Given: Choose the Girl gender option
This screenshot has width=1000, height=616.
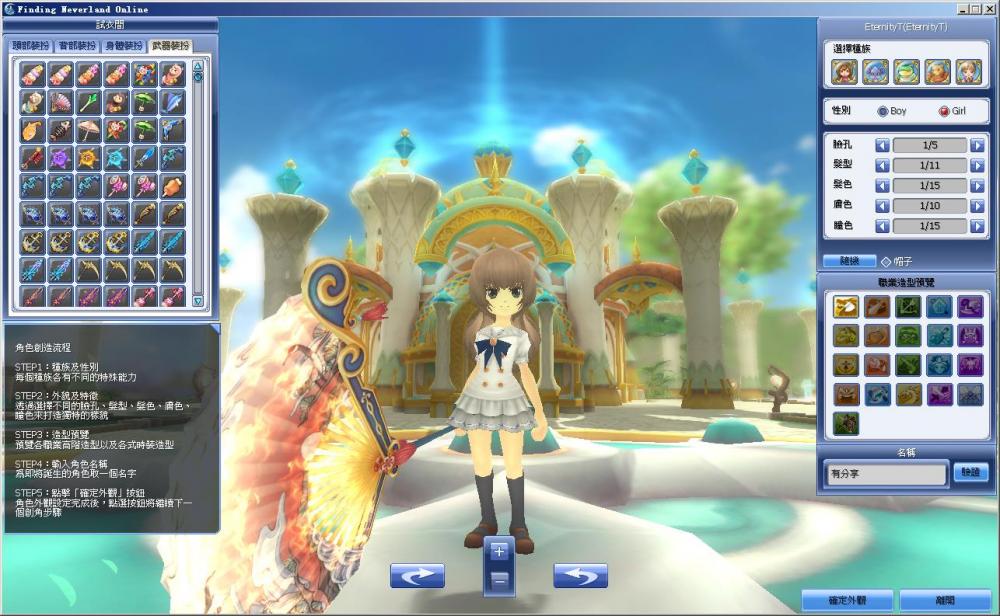Looking at the screenshot, I should coord(944,111).
